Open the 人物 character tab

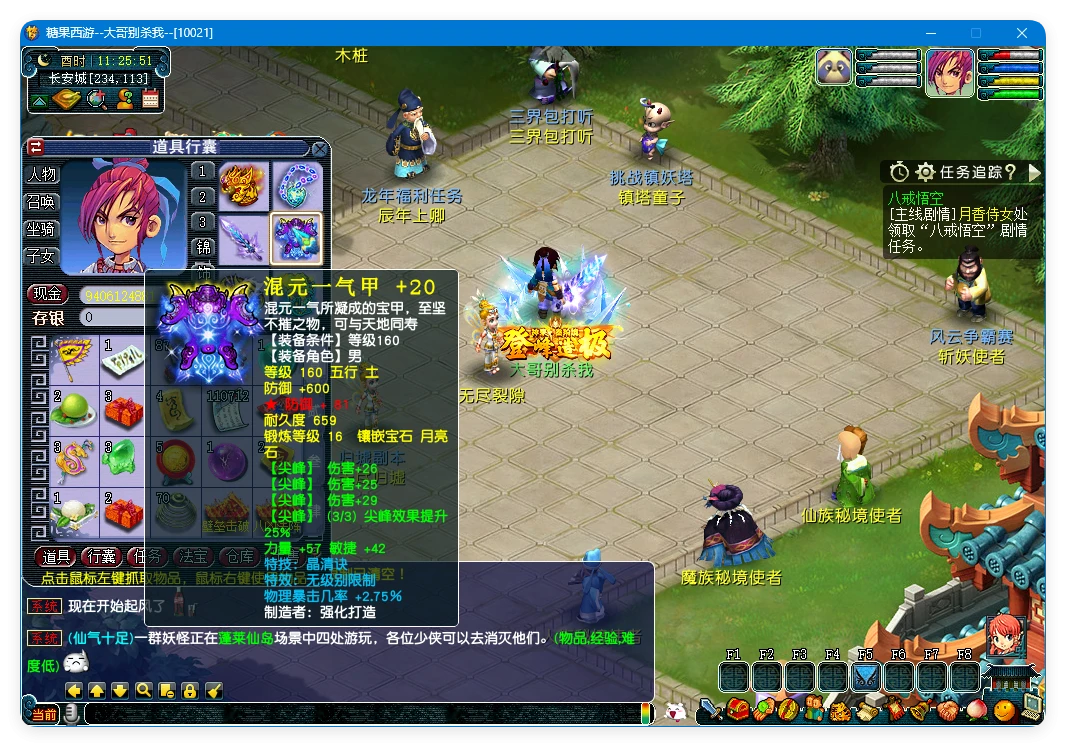pyautogui.click(x=41, y=174)
